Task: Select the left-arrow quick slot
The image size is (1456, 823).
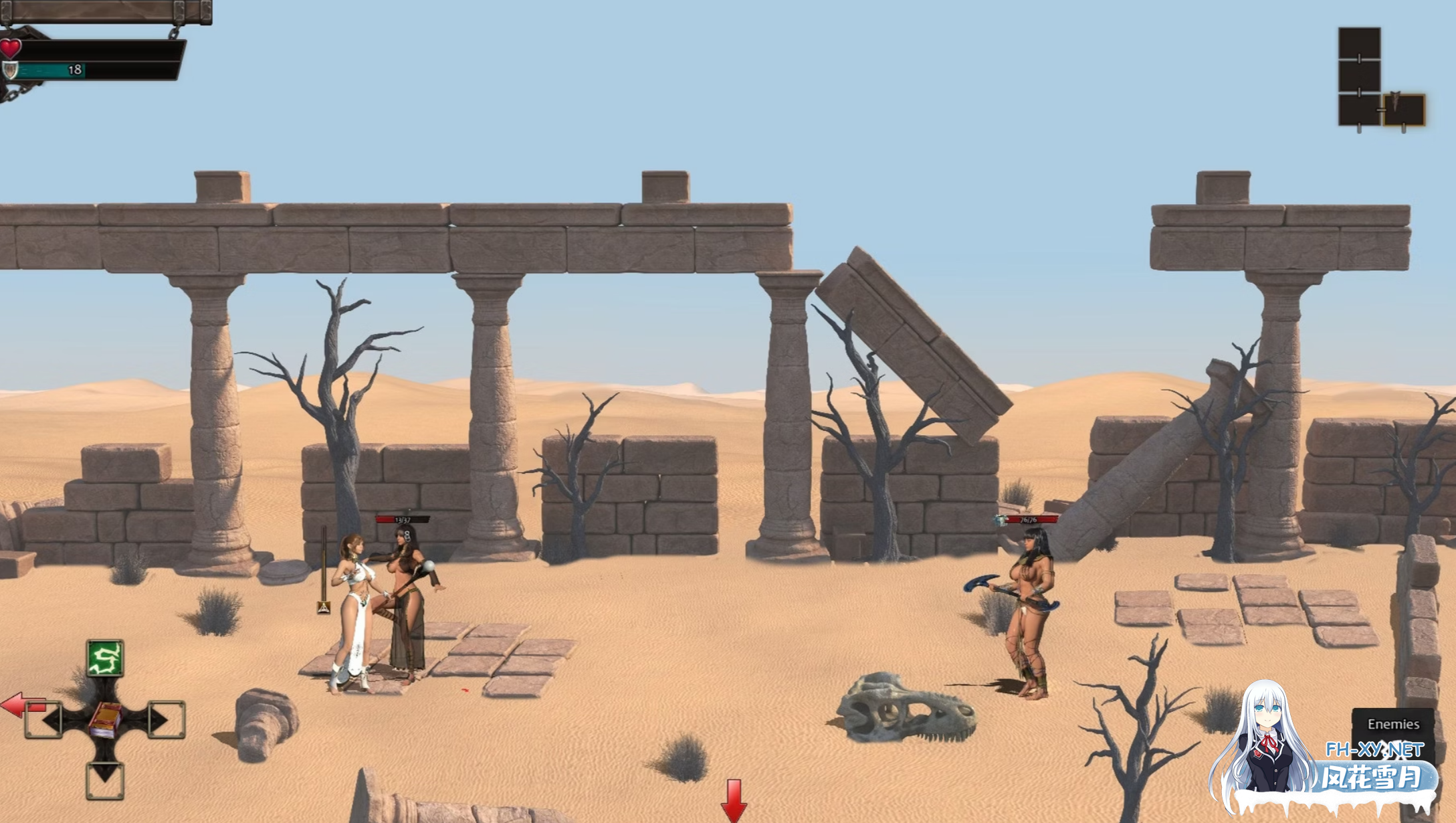Action: pos(44,720)
